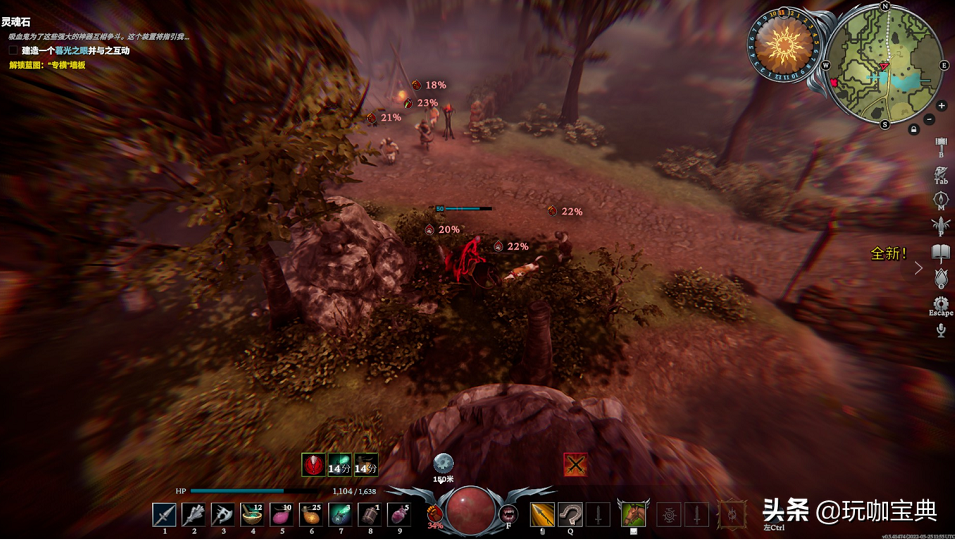Select the sword in hotbar slot 1
The height and width of the screenshot is (540, 955).
coord(165,514)
